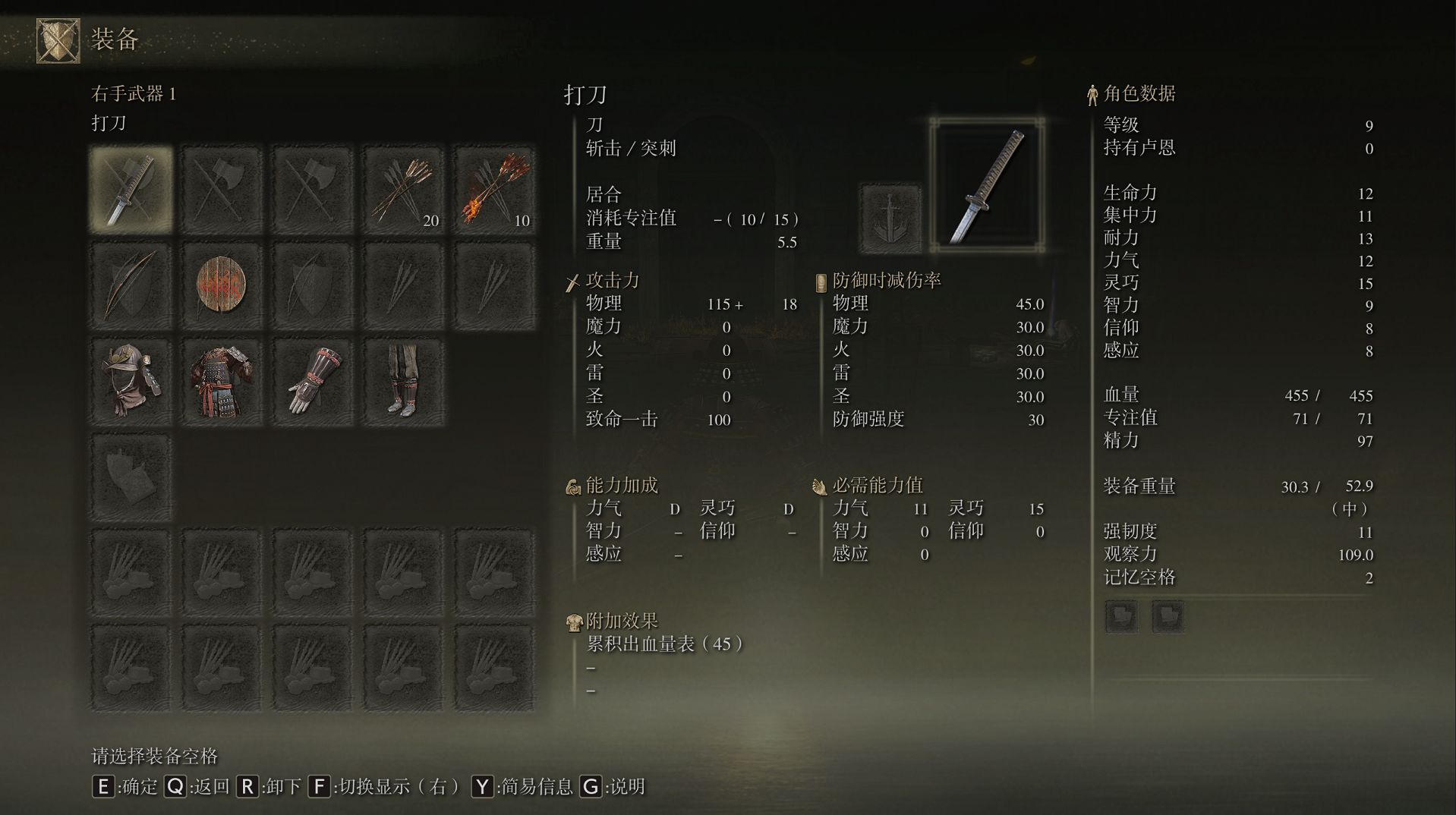
Task: Click the Uchigatana large preview image
Action: 987,186
